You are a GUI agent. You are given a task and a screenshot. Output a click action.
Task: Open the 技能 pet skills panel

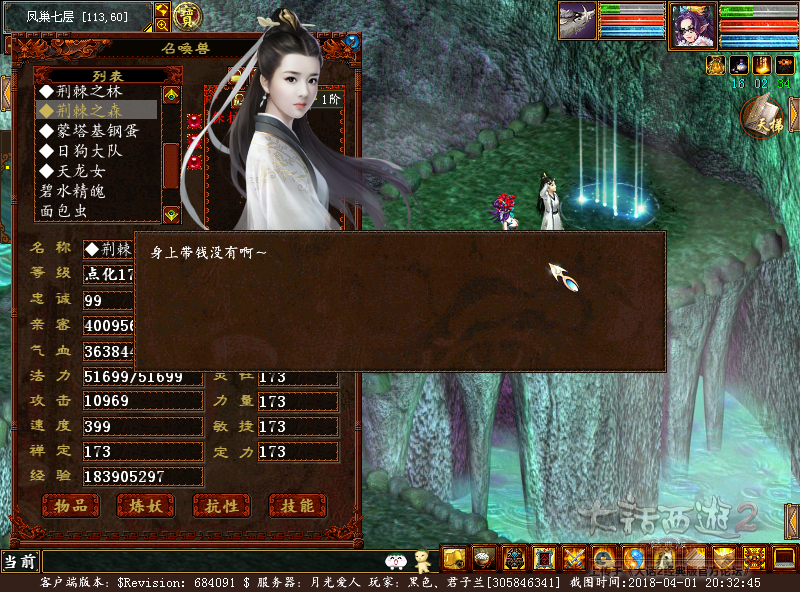click(297, 506)
